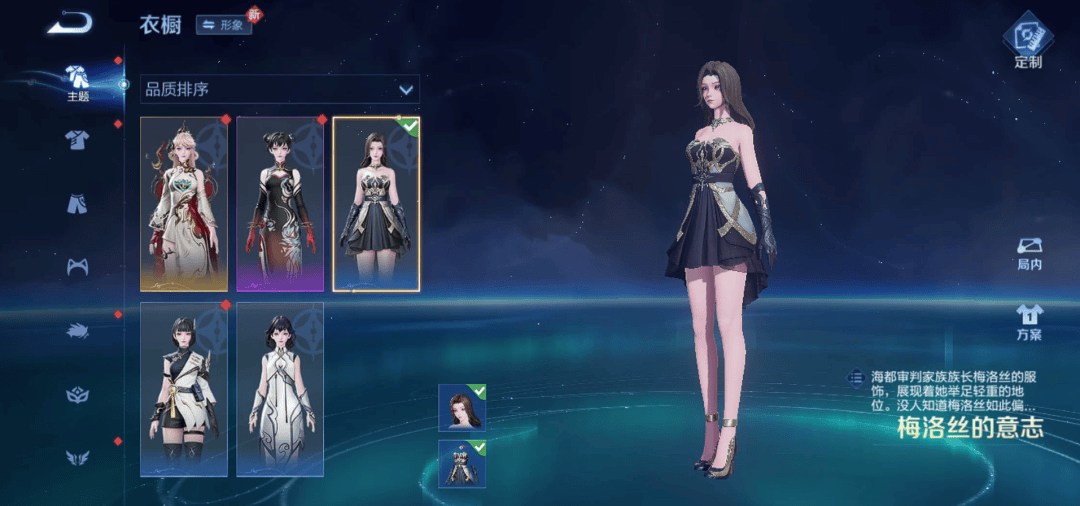Choose the gold-framed pink-haired white dress outfit

(x=184, y=204)
